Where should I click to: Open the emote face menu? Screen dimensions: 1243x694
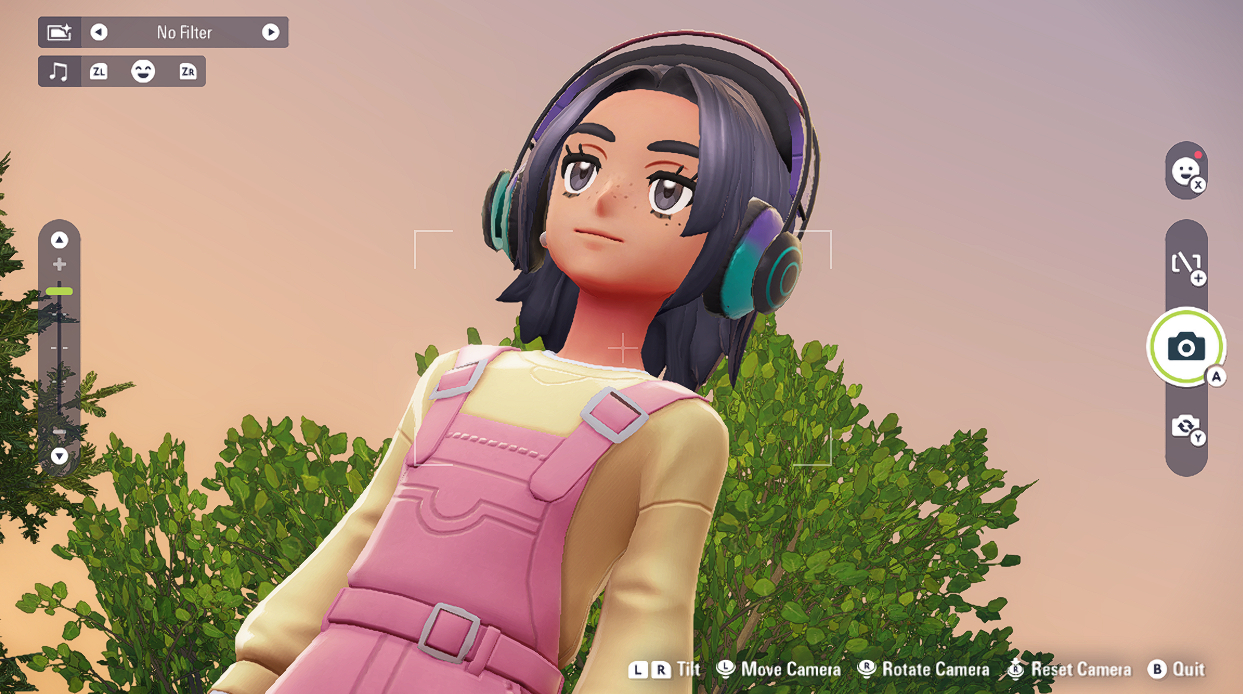[1186, 170]
